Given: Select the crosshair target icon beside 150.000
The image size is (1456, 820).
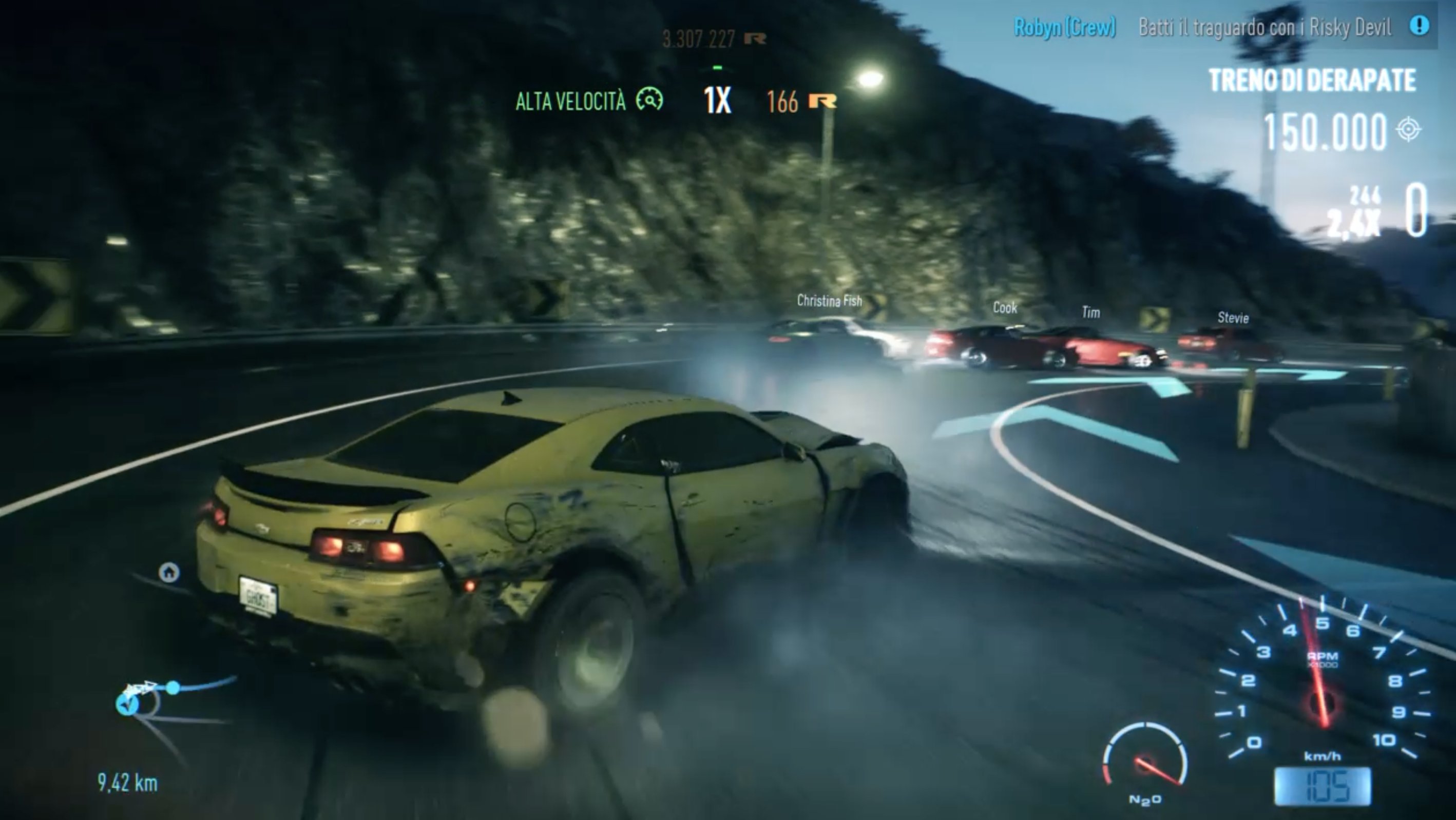Looking at the screenshot, I should 1408,129.
